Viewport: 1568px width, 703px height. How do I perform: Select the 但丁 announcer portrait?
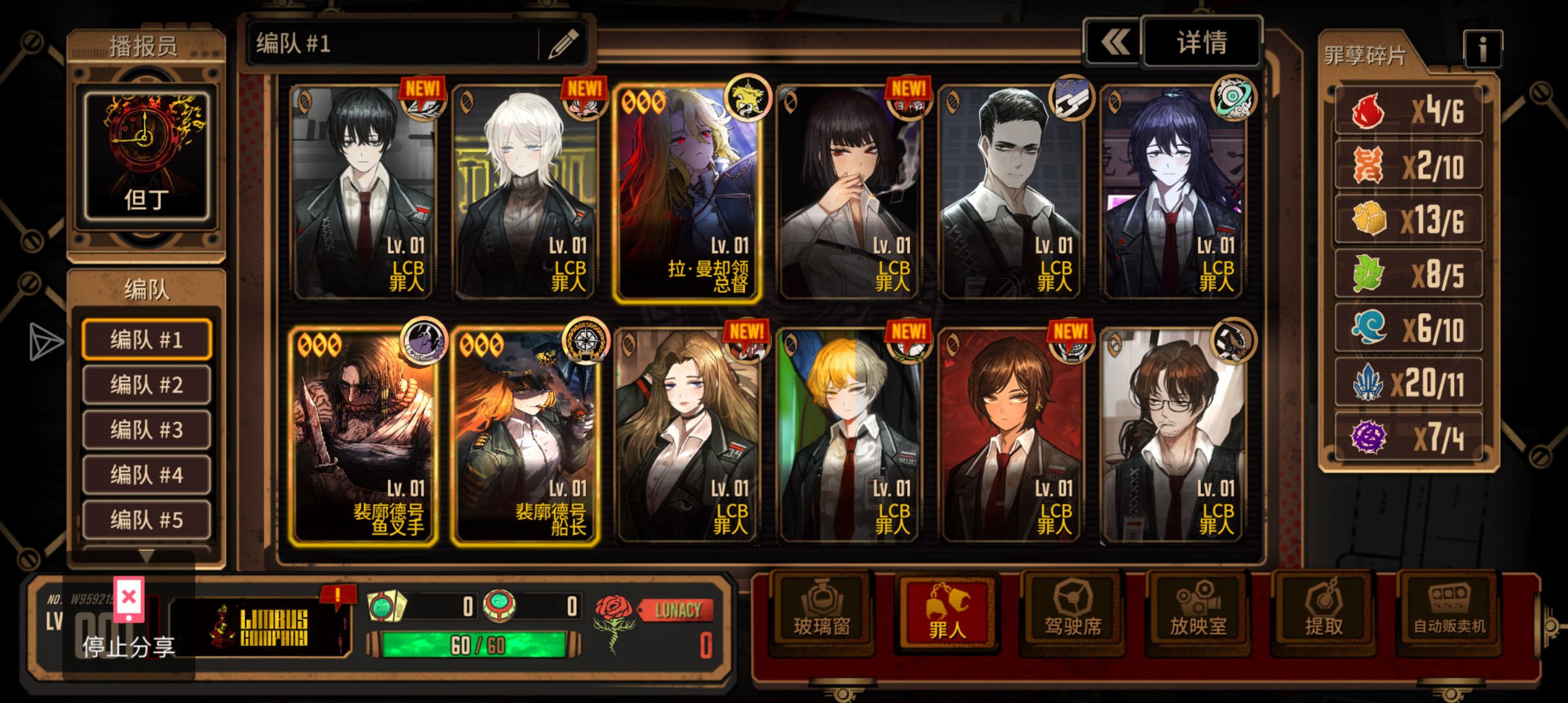click(147, 156)
